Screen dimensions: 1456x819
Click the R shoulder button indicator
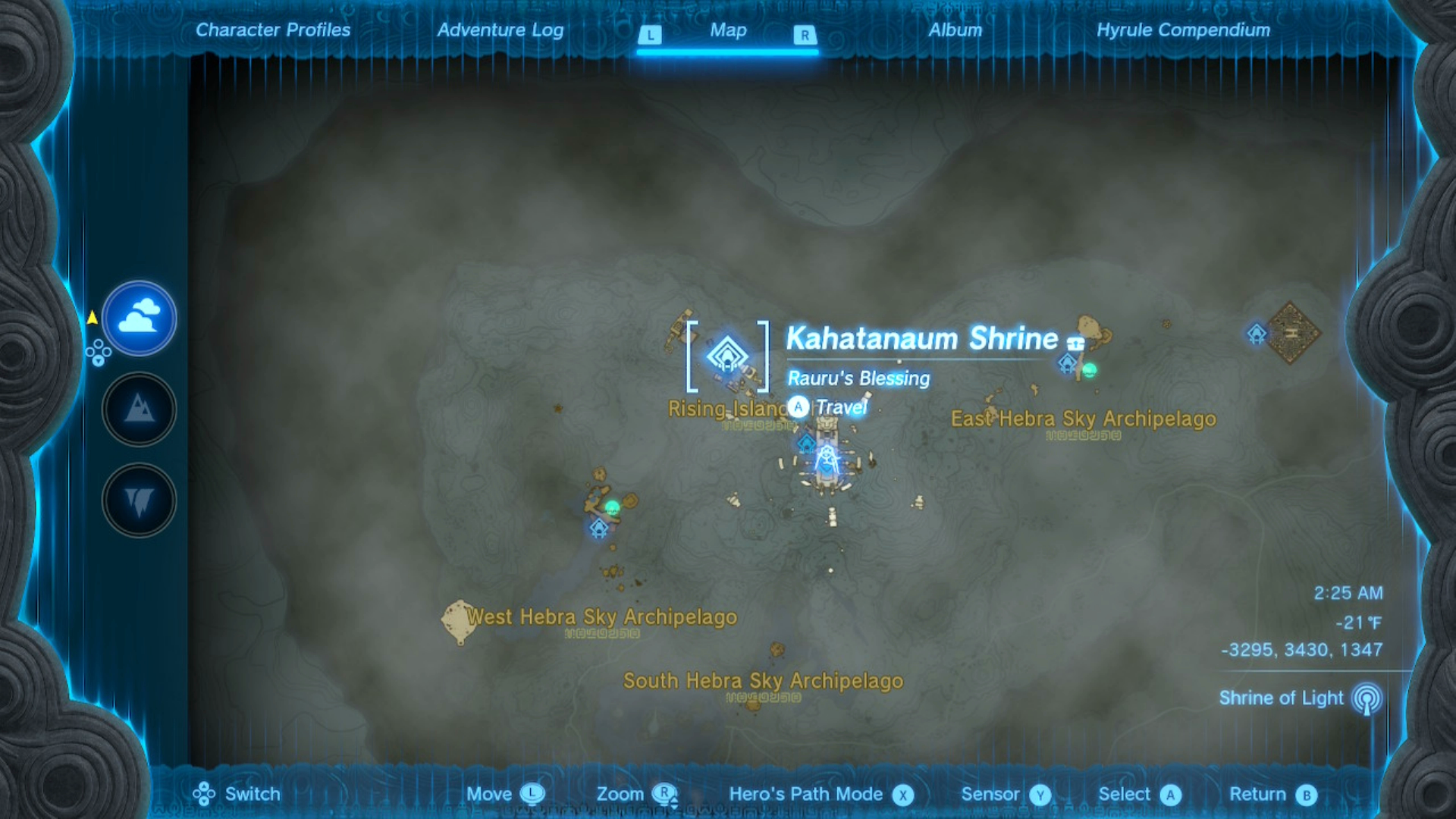[804, 33]
